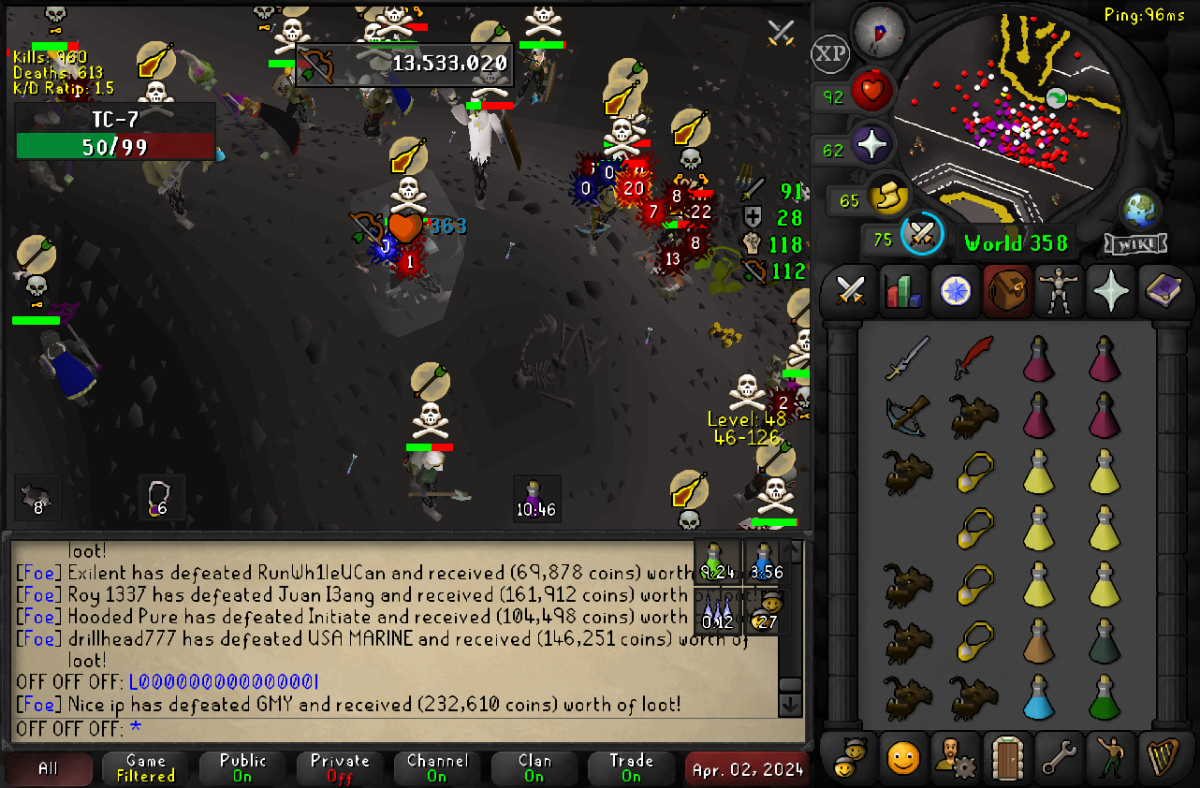
Task: Drink the light blue potion in inventory
Action: tap(1039, 698)
